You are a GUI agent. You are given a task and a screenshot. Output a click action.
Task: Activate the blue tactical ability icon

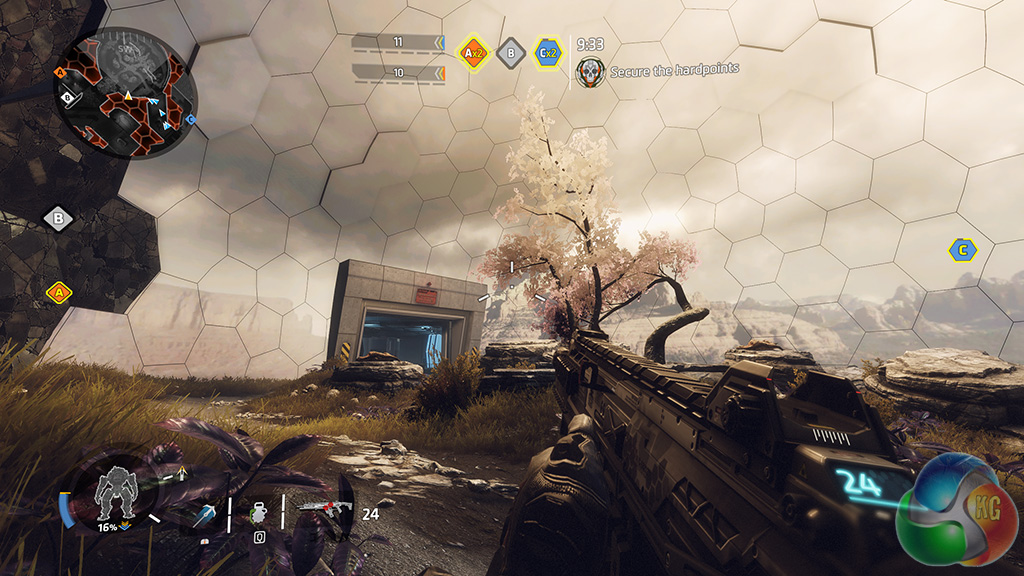pos(203,514)
